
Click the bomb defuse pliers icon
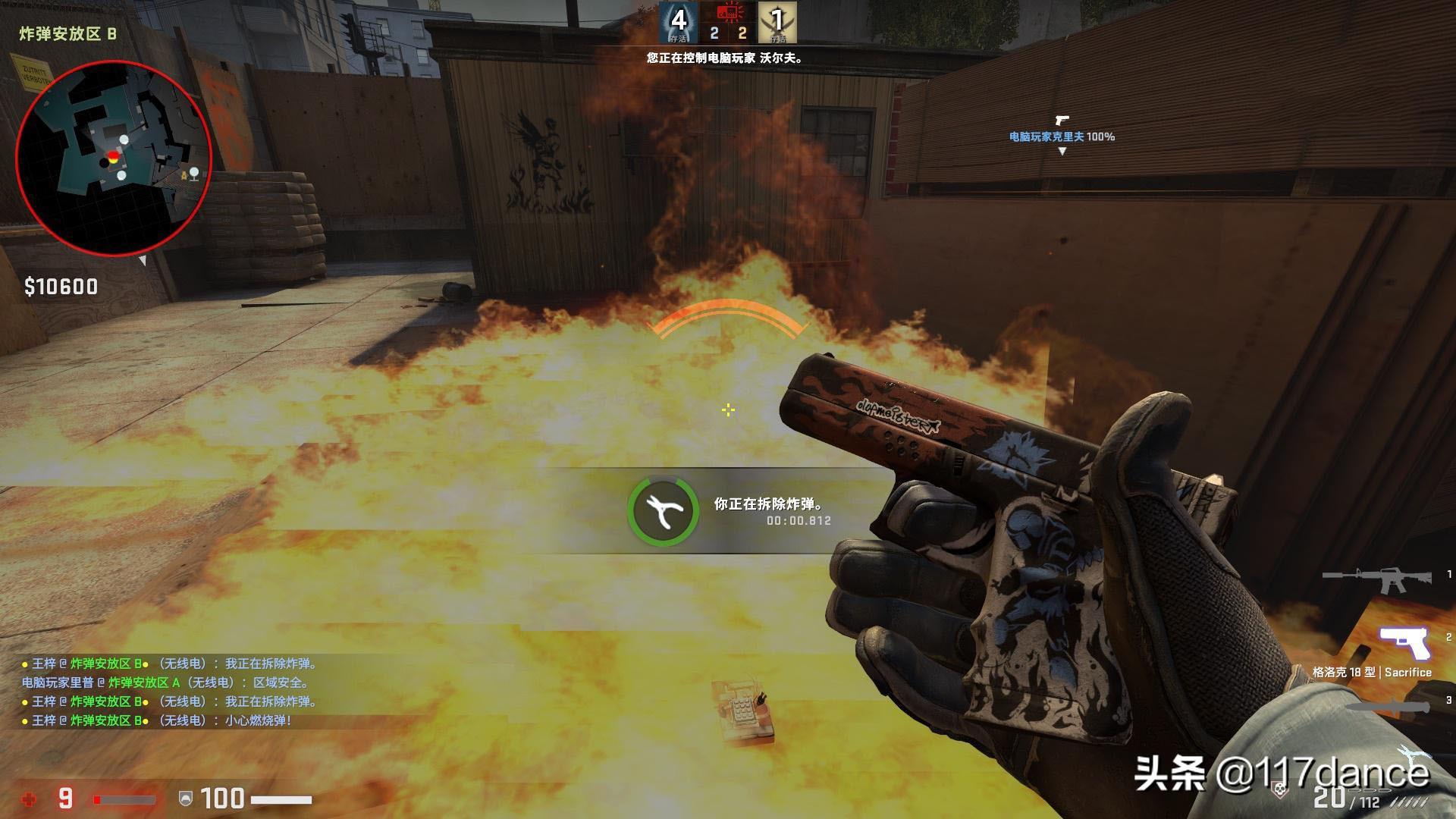point(663,510)
